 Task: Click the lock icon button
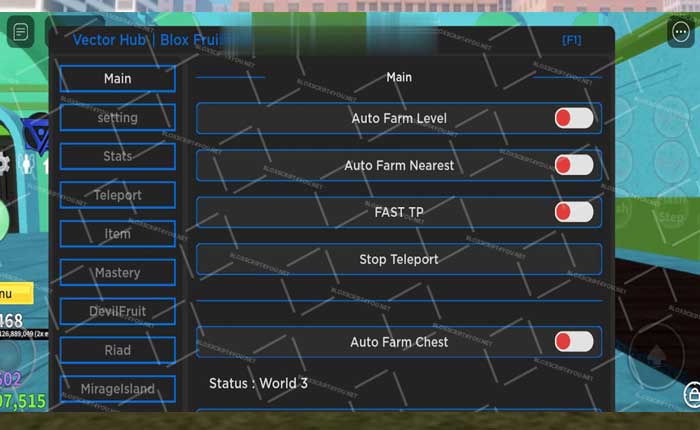(x=691, y=393)
